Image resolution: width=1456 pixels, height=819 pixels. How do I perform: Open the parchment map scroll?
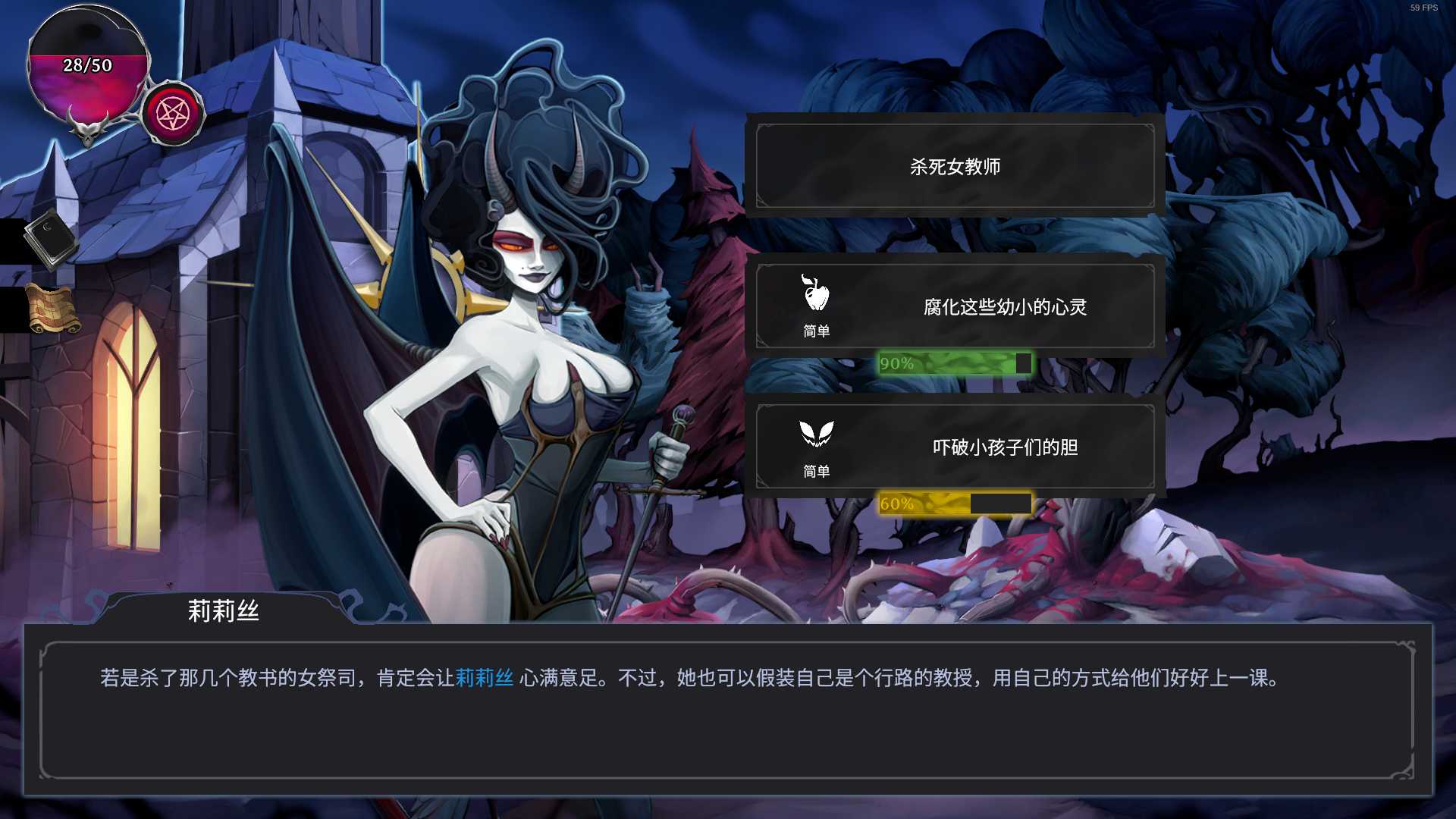tap(52, 309)
